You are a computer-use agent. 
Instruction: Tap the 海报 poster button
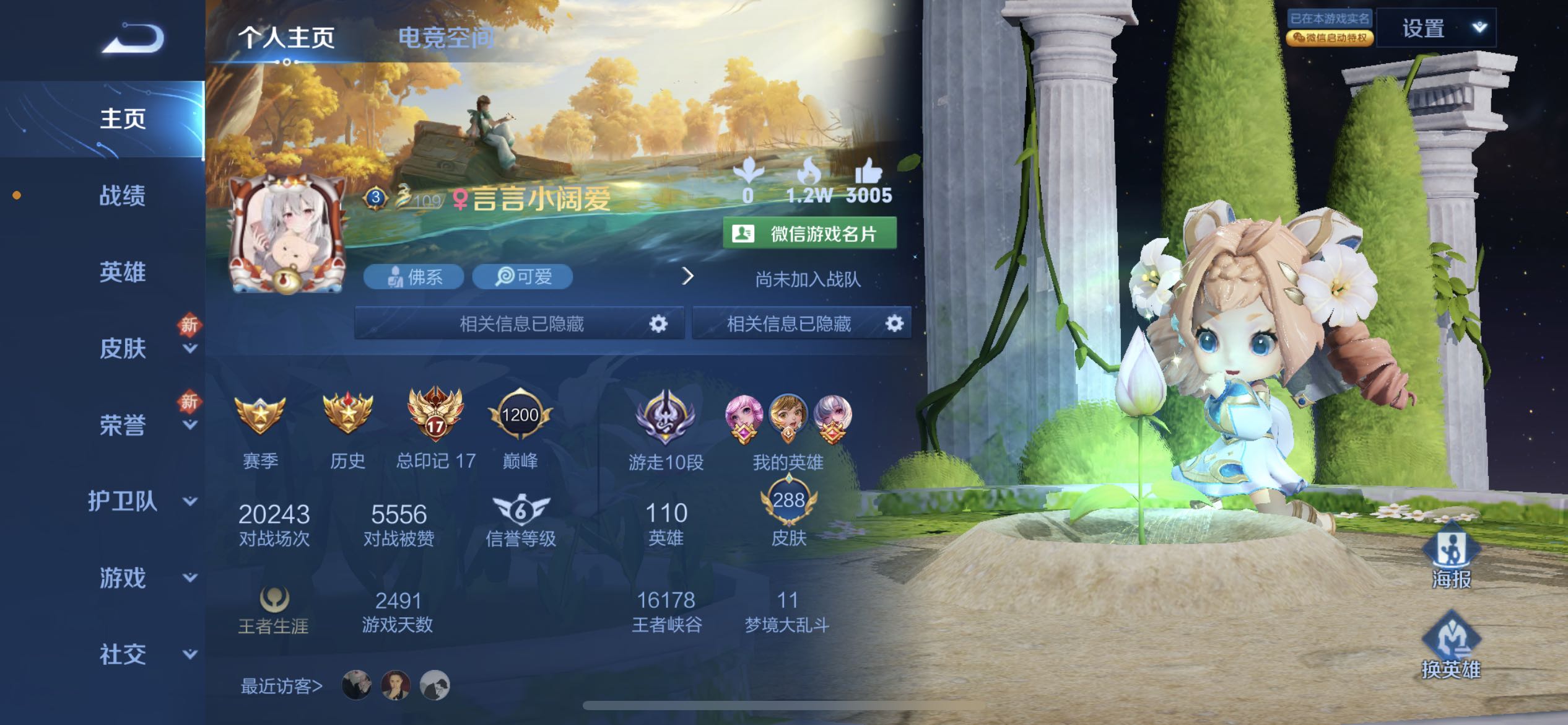click(1451, 556)
